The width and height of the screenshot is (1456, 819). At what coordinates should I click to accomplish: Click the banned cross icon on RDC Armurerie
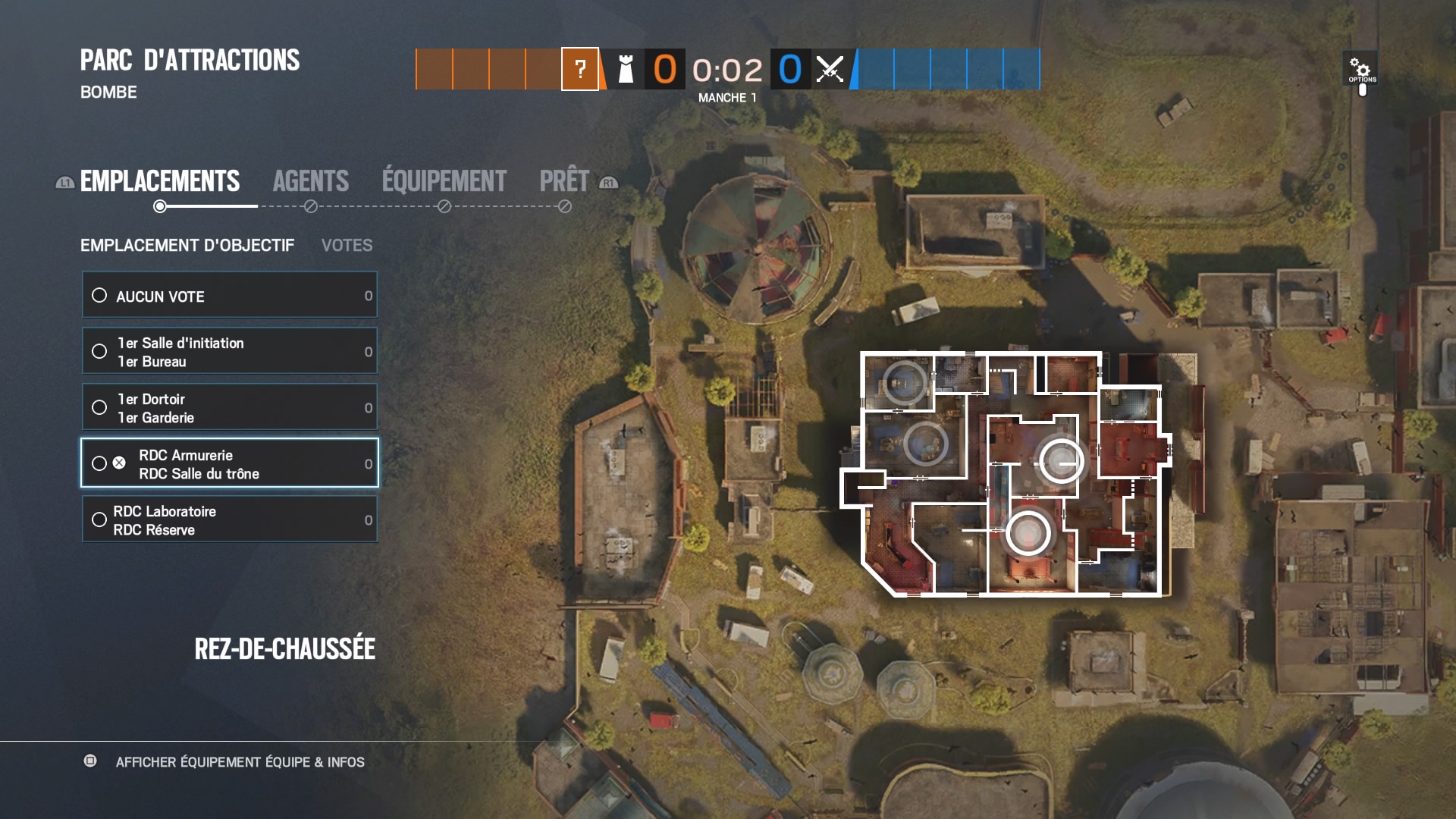118,463
